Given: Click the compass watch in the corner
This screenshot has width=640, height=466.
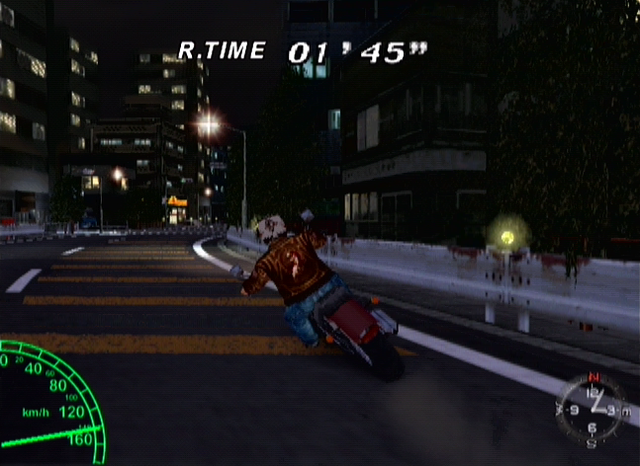Looking at the screenshot, I should coord(591,408).
